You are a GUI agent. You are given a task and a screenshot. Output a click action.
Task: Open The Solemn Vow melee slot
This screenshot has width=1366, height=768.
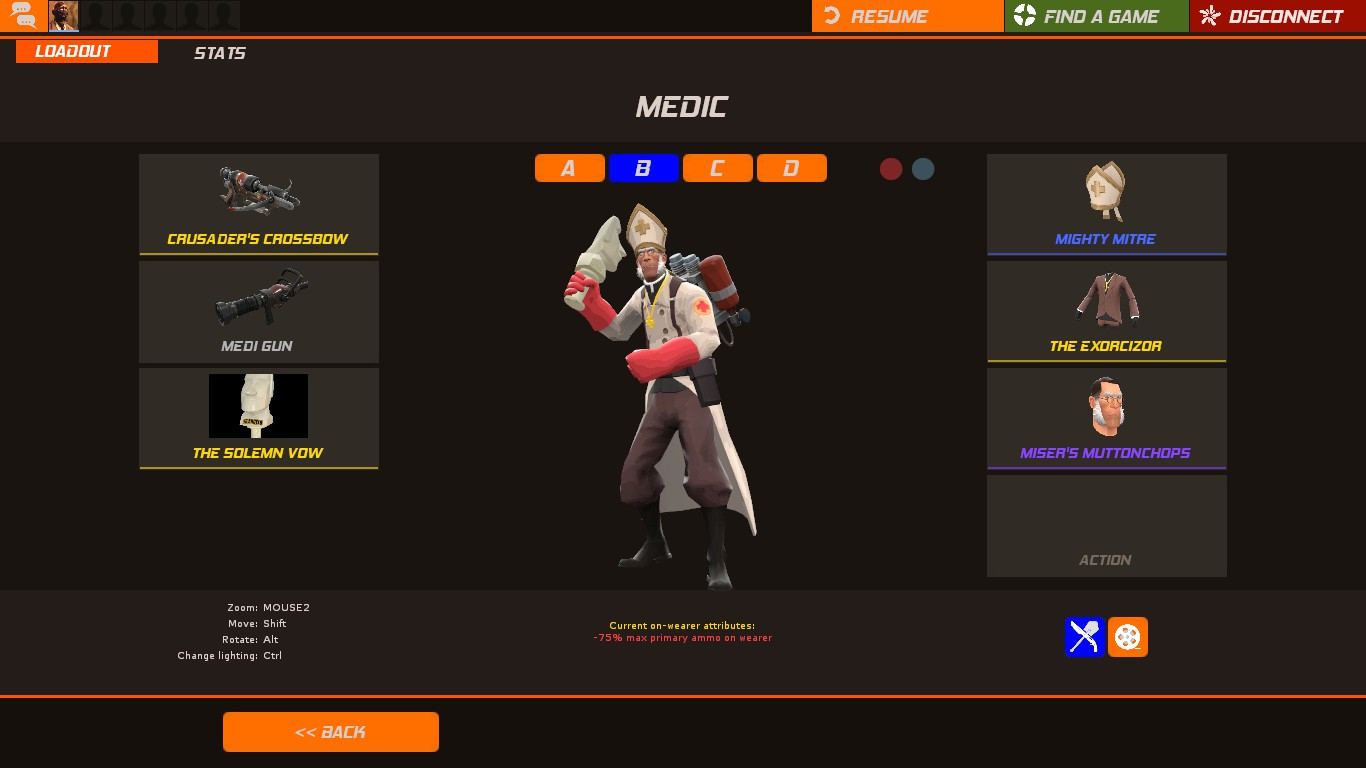[x=259, y=417]
